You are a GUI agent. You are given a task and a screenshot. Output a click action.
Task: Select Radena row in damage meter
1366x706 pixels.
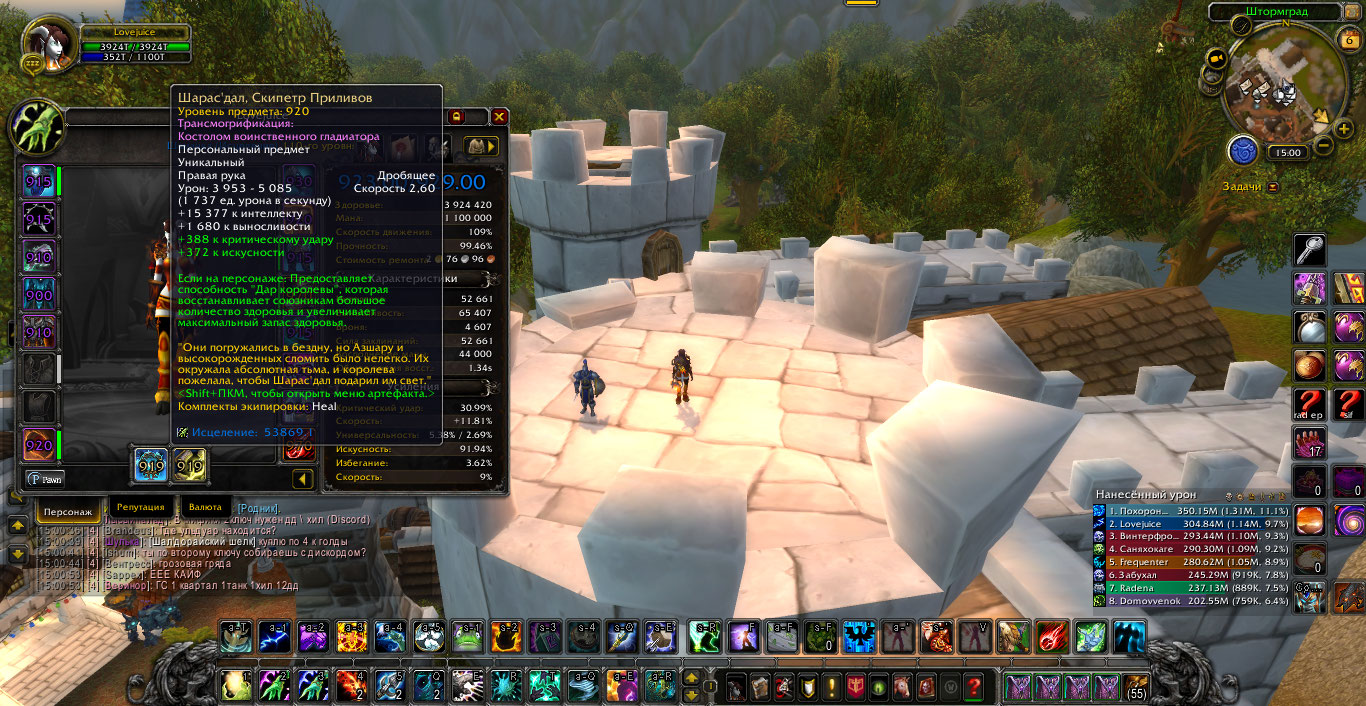(x=1191, y=588)
